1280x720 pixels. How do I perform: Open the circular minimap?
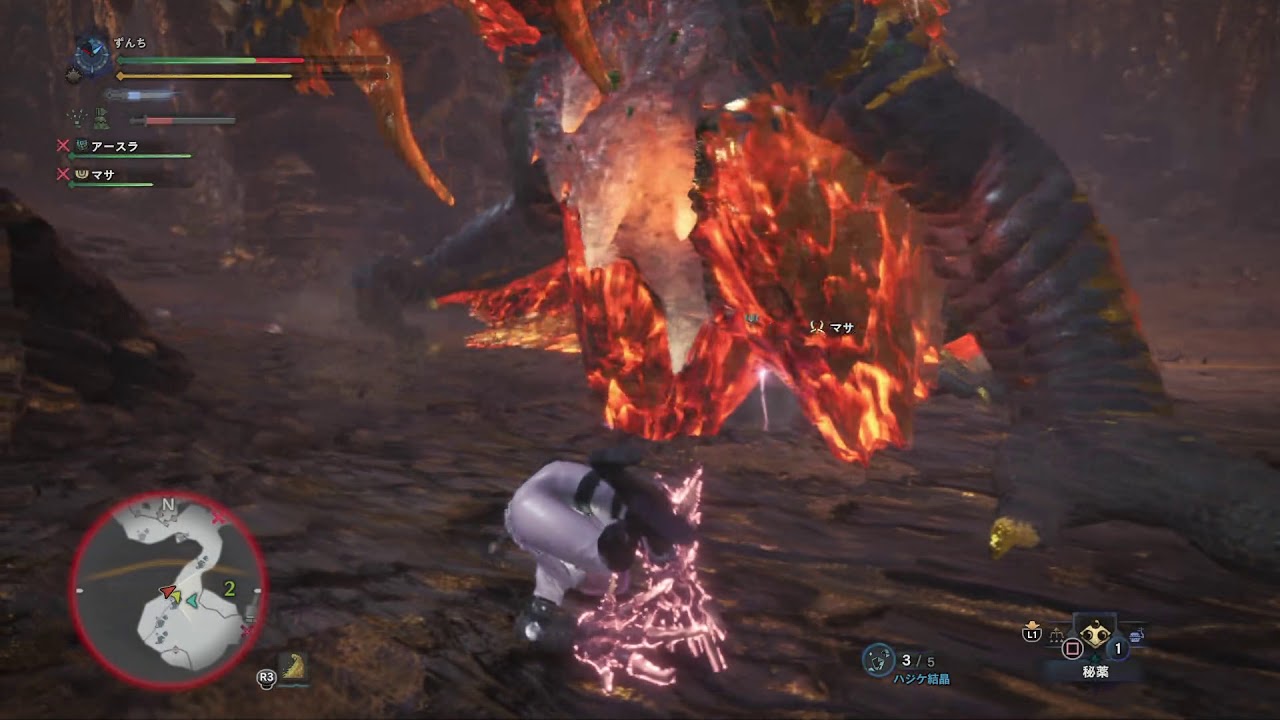pos(168,590)
